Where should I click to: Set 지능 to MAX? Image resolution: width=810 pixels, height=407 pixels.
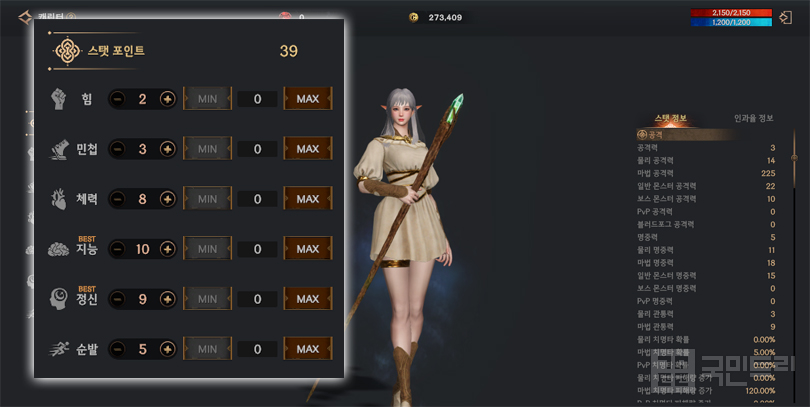307,249
